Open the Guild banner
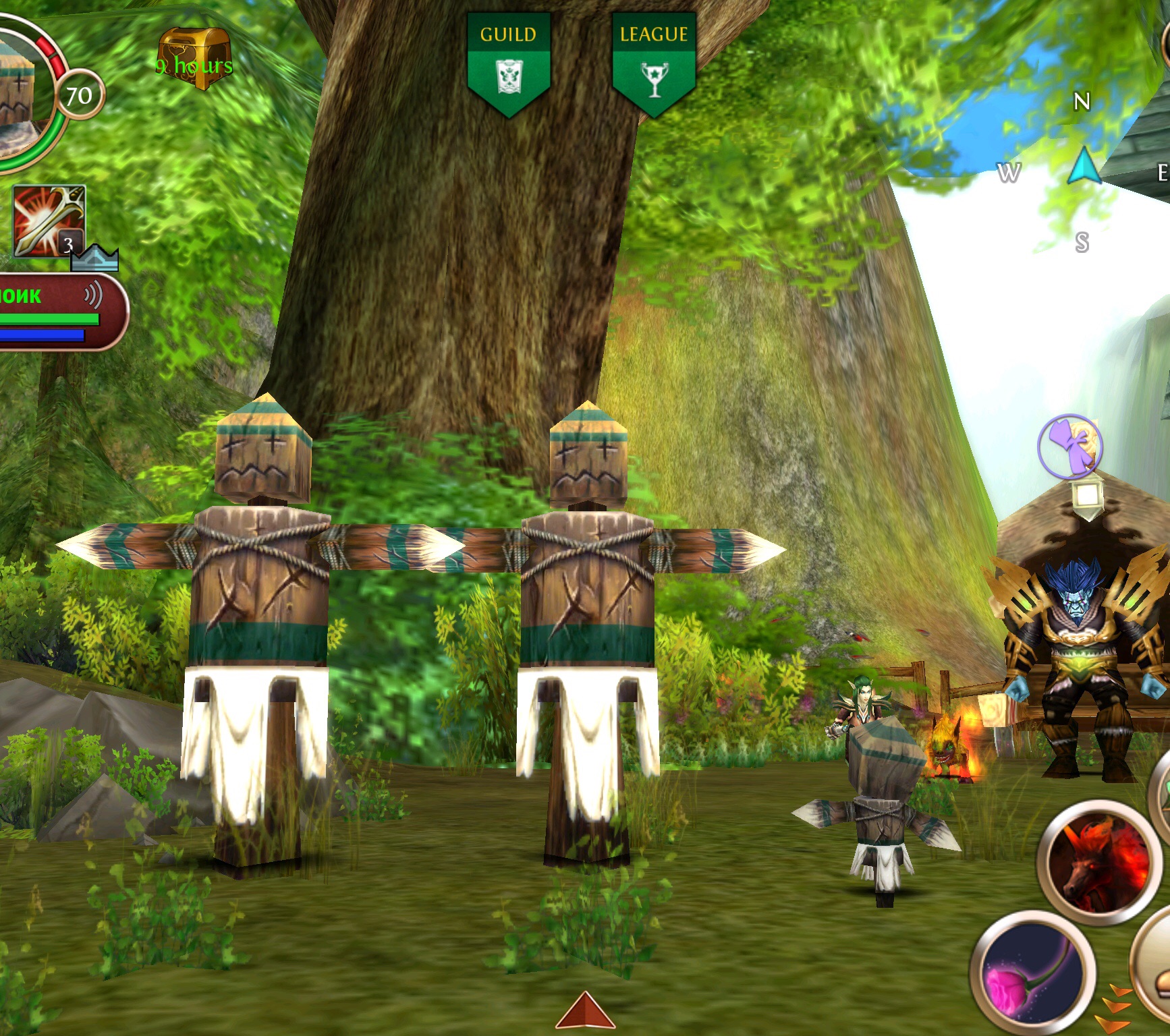Screen dimensions: 1170x1036 pyautogui.click(x=508, y=64)
